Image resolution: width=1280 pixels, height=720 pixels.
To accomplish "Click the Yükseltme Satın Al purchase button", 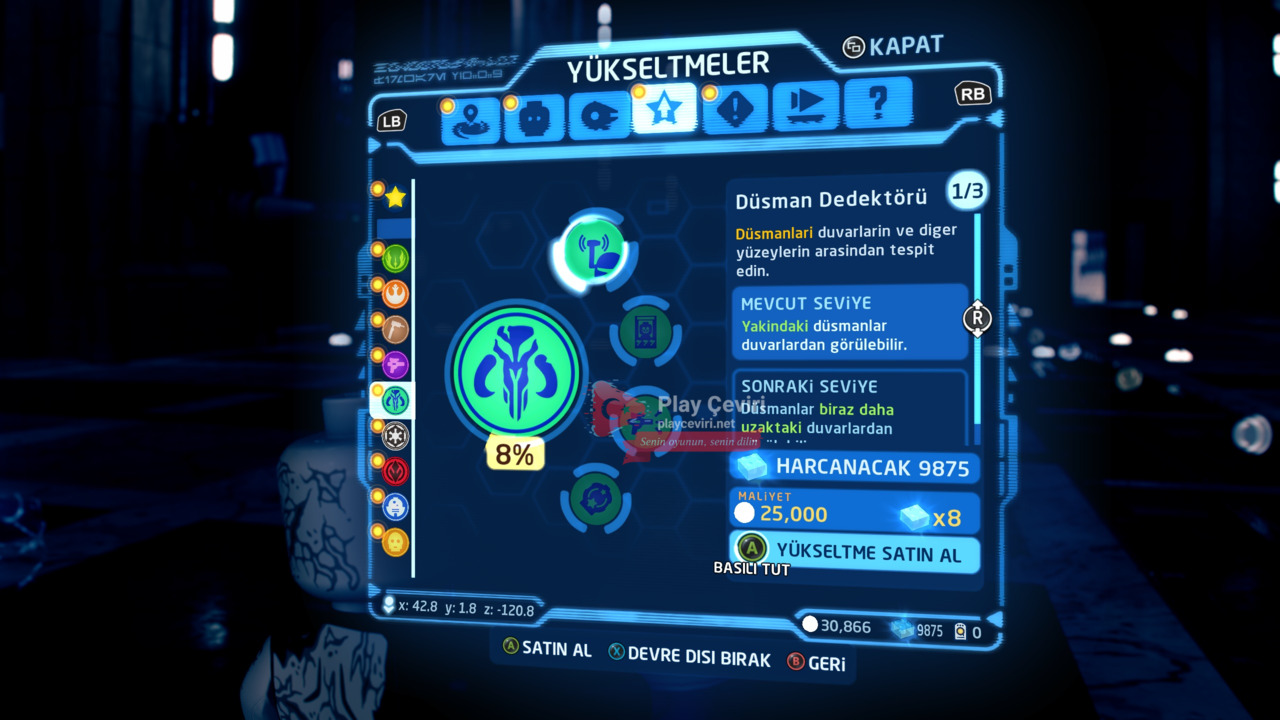I will click(855, 552).
